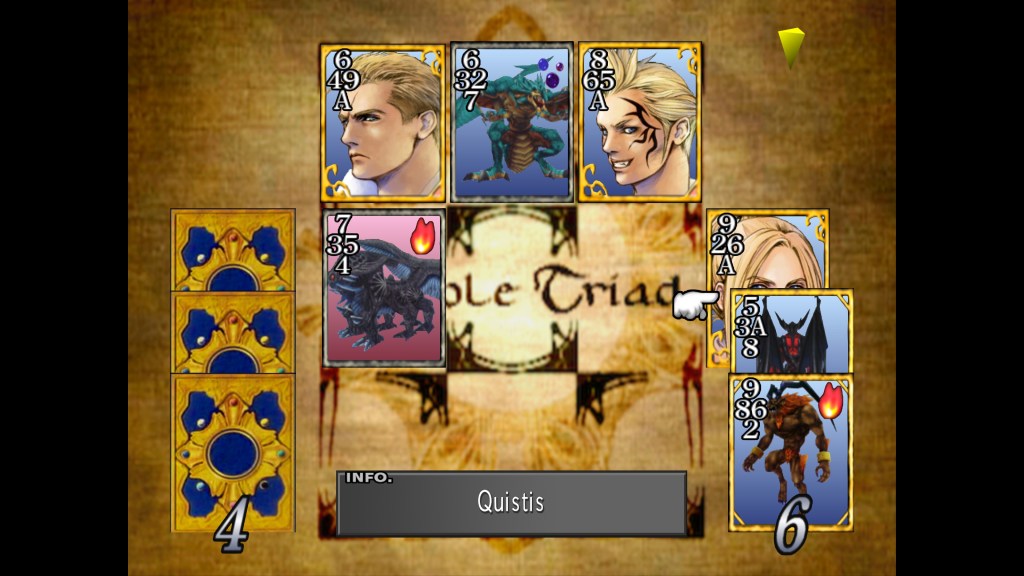Choose the Ifrit fire card
1024x576 pixels.
point(790,451)
